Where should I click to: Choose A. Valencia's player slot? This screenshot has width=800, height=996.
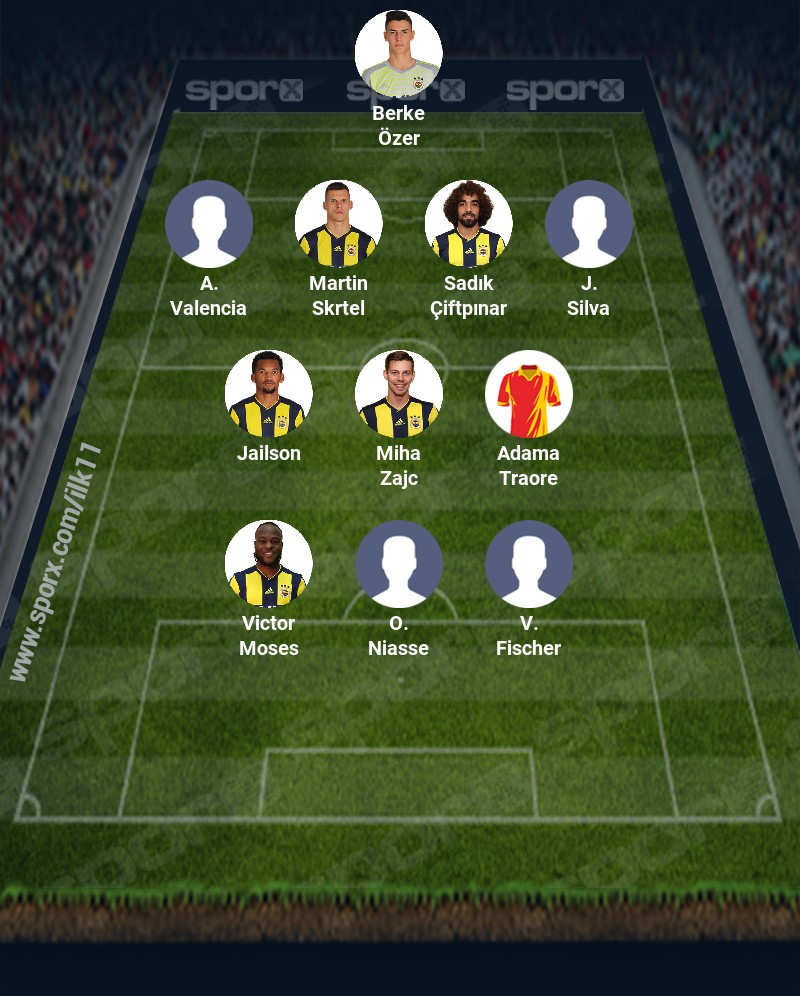point(208,224)
